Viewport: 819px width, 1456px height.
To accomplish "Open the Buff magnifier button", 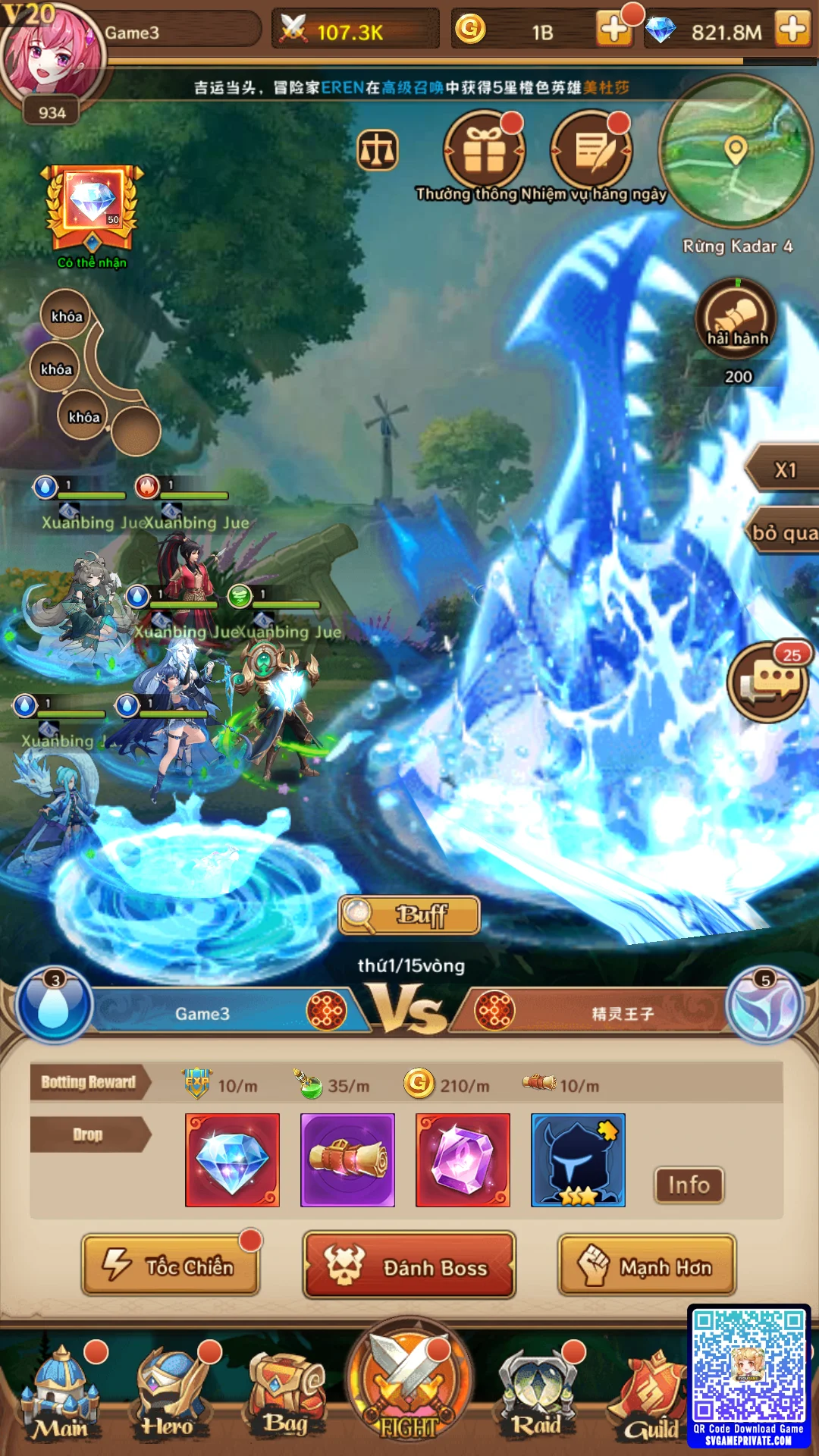I will (409, 915).
